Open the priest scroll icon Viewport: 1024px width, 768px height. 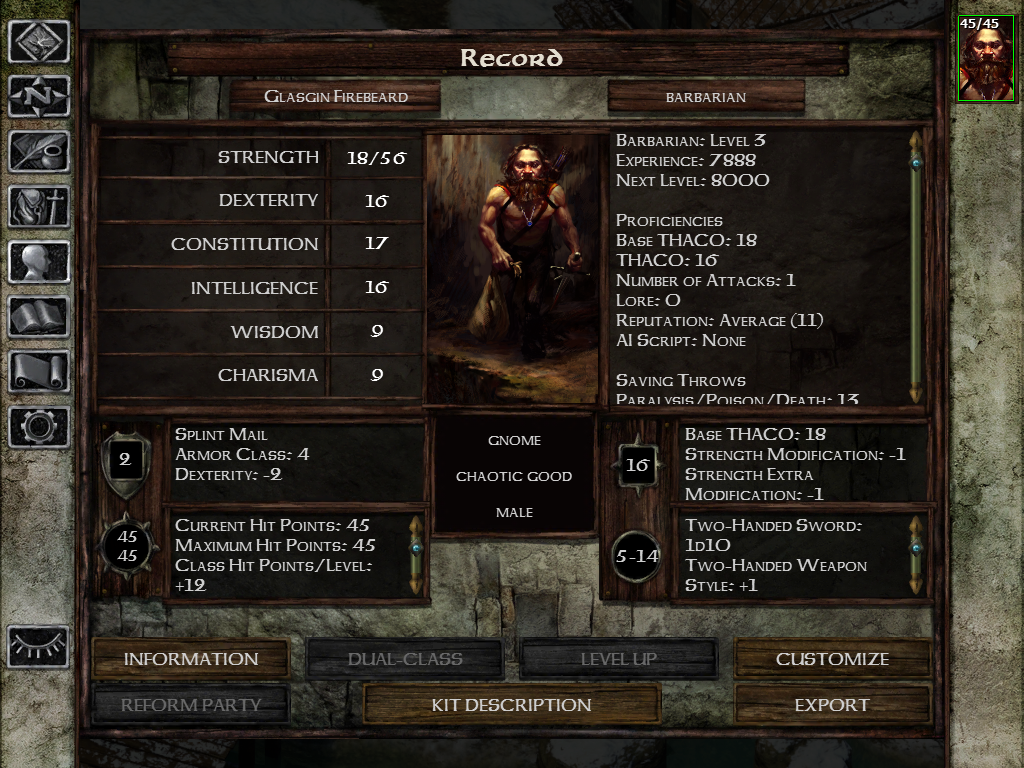click(x=39, y=372)
